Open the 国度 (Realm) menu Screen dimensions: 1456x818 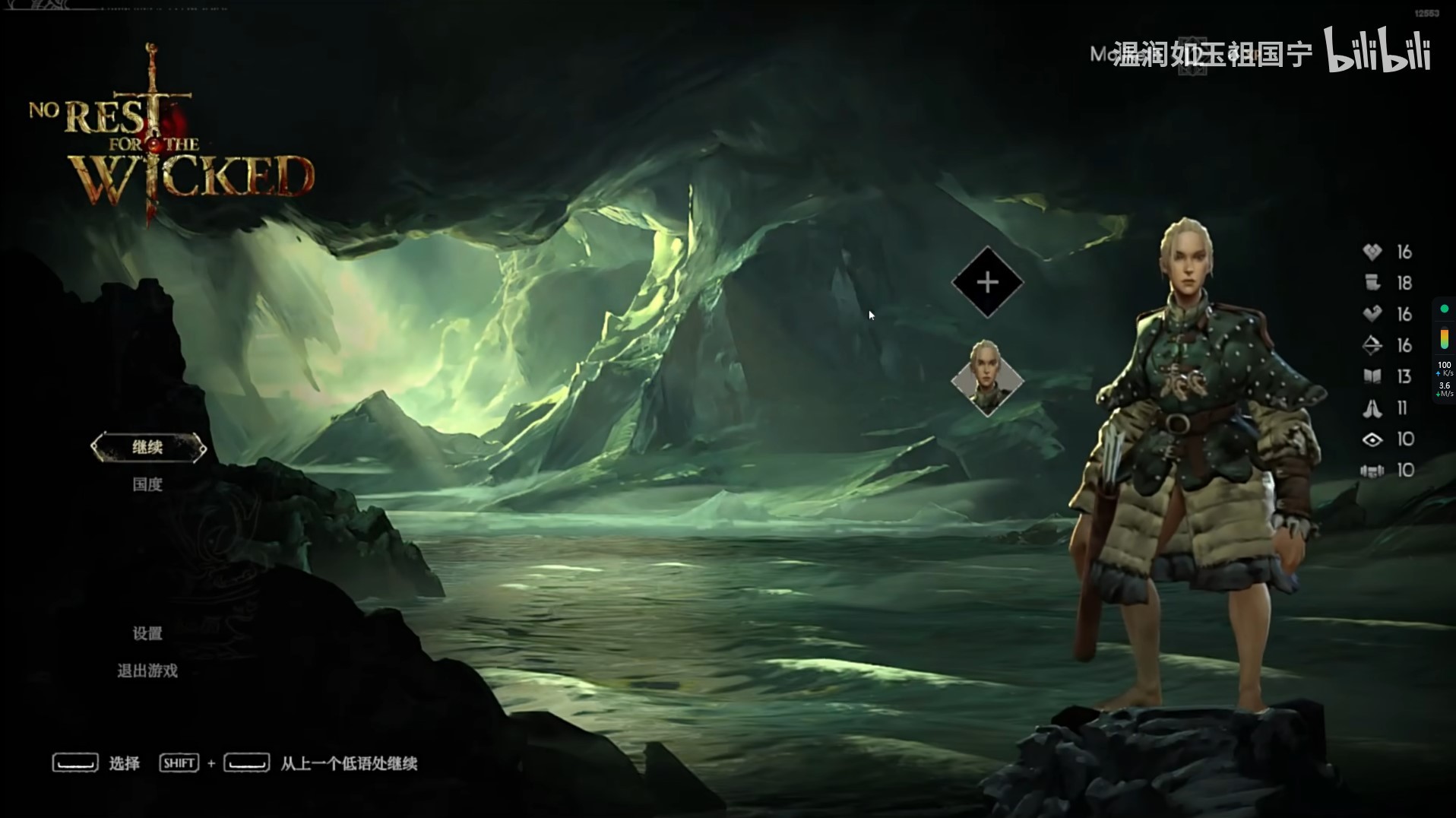click(x=147, y=484)
